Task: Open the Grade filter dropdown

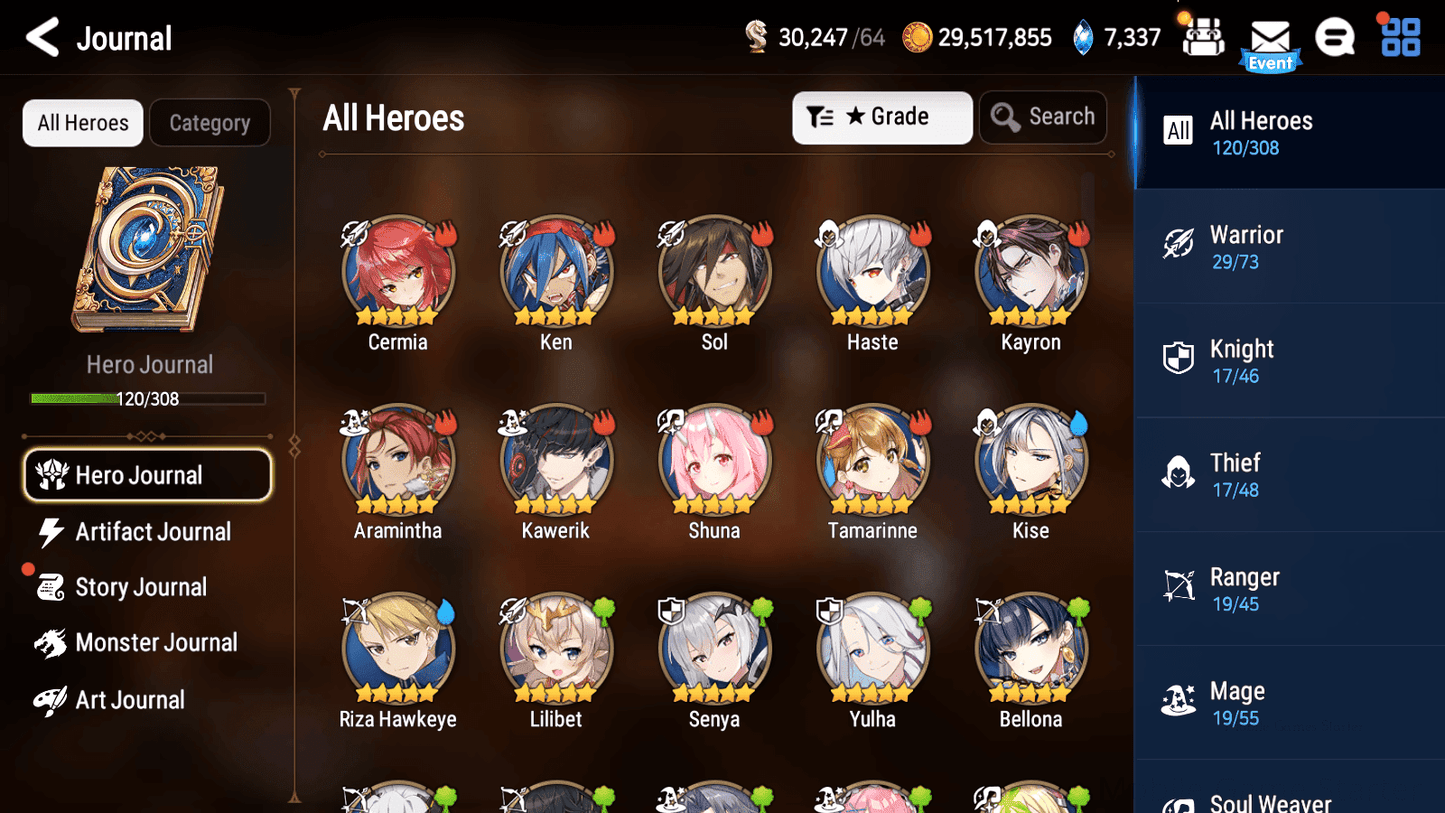Action: (882, 117)
